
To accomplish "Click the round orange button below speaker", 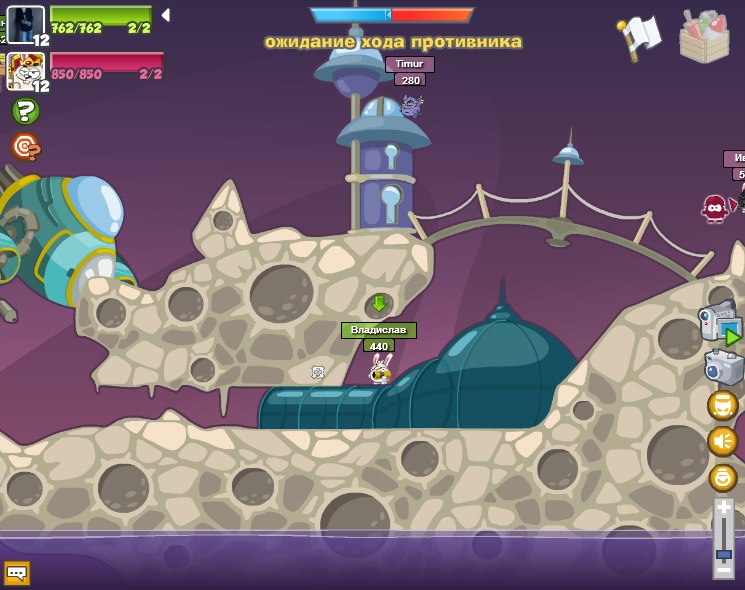I will click(722, 477).
